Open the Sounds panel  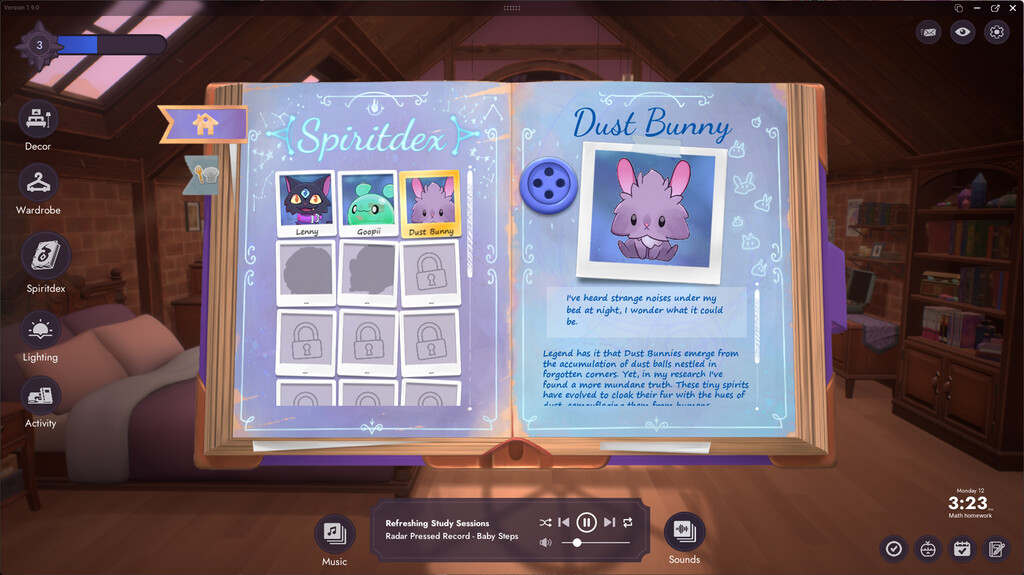coord(684,531)
